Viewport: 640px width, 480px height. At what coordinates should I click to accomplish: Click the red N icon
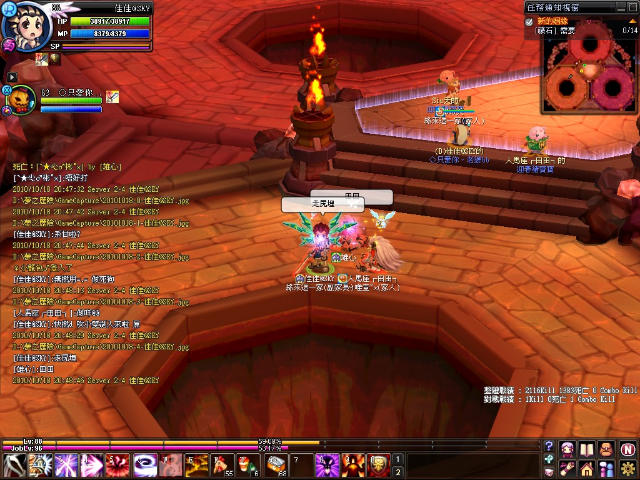(x=627, y=447)
